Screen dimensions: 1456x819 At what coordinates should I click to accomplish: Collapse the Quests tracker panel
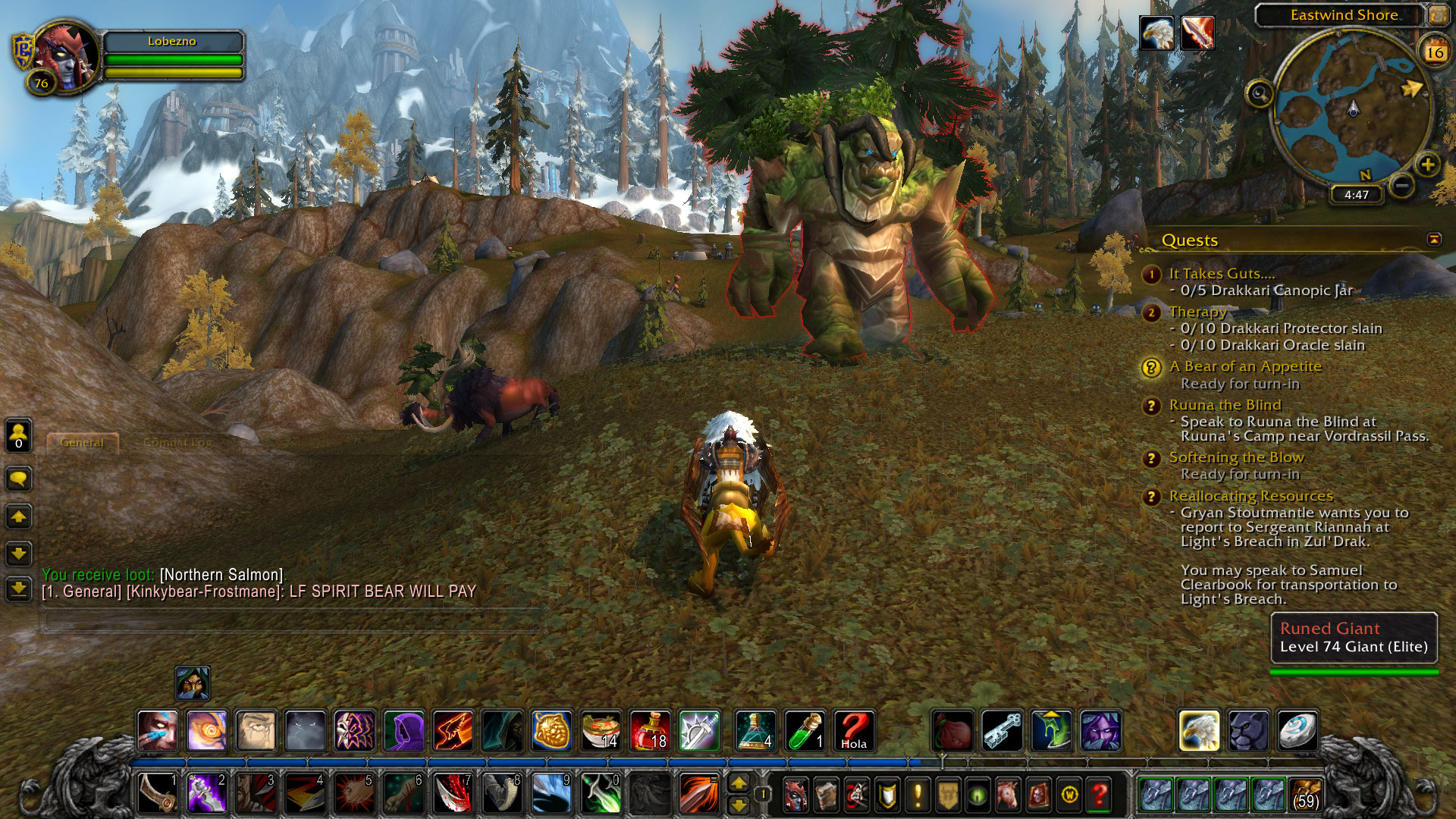point(1433,240)
